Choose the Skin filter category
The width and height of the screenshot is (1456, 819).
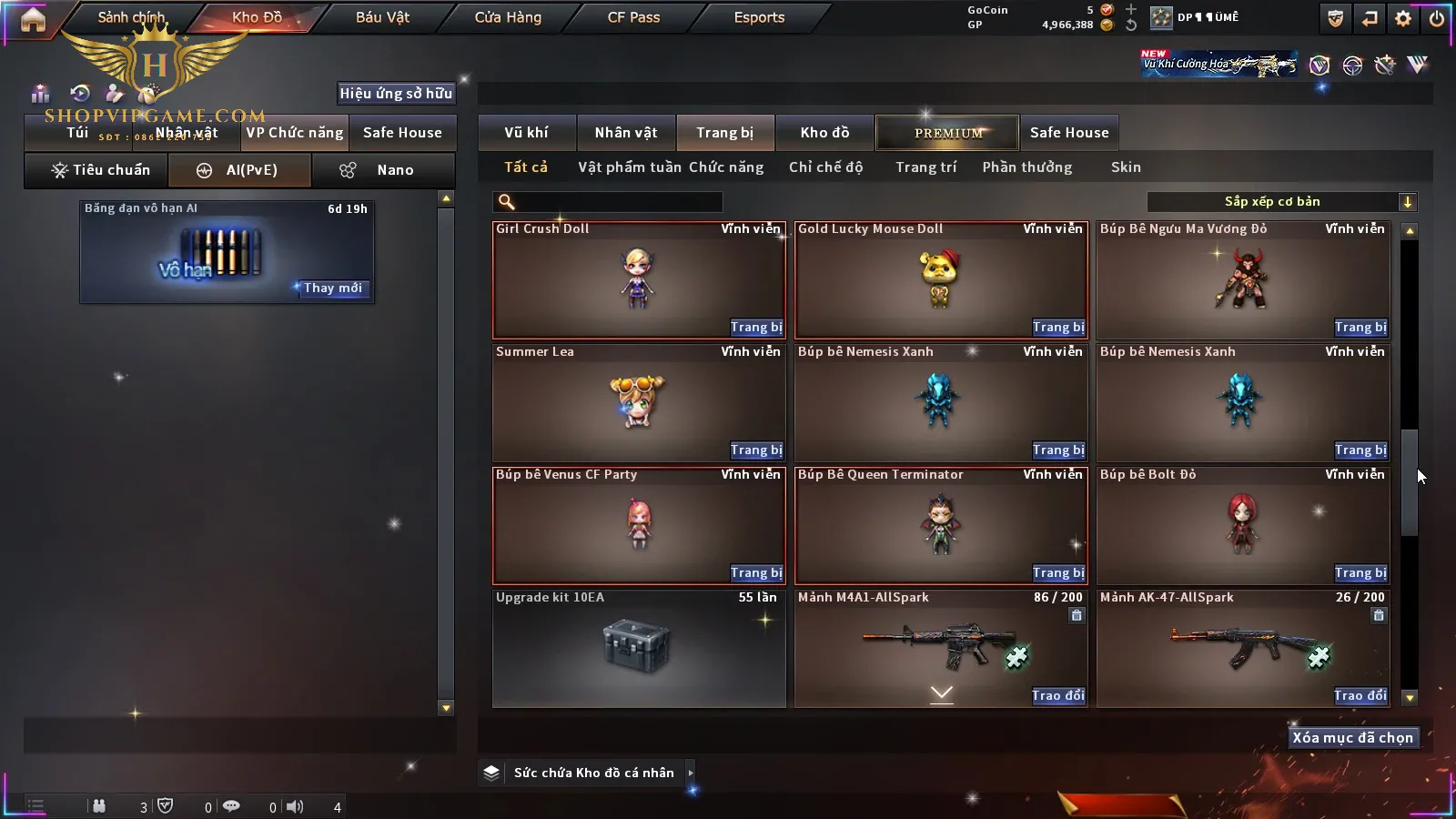tap(1126, 167)
